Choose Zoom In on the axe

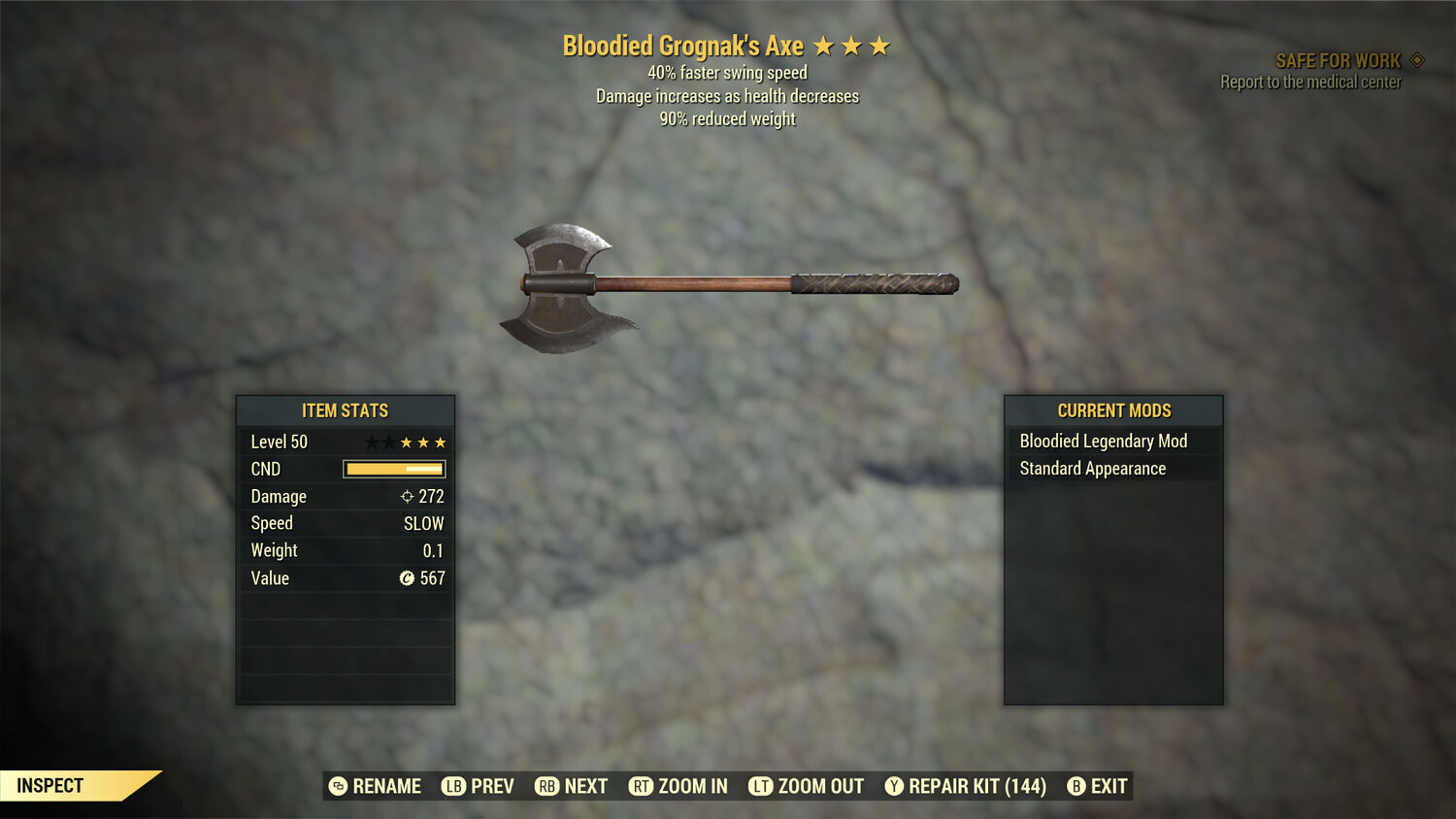pos(678,786)
